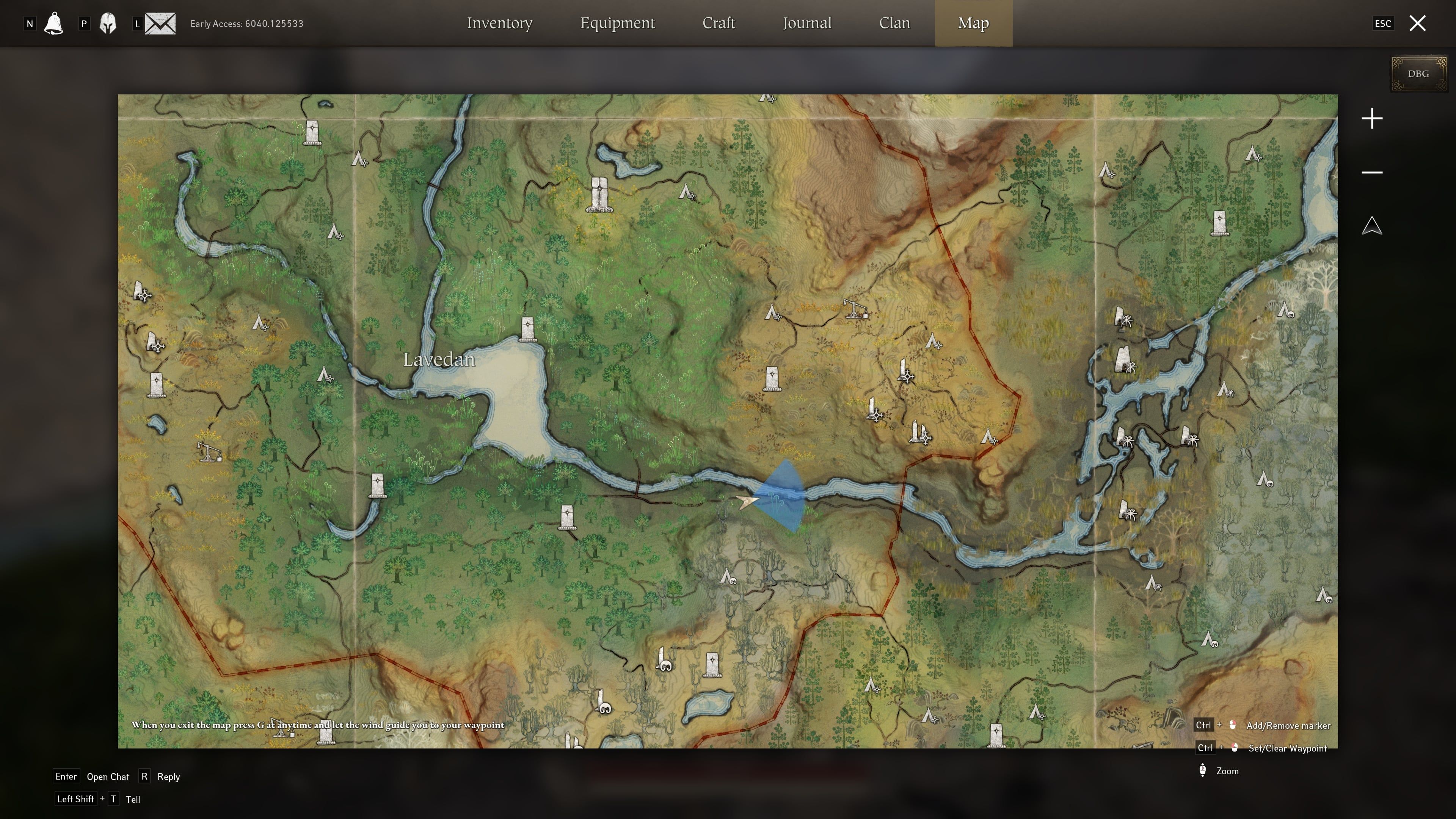Screen dimensions: 1456x819
Task: Open the helmet party icon
Action: click(108, 23)
